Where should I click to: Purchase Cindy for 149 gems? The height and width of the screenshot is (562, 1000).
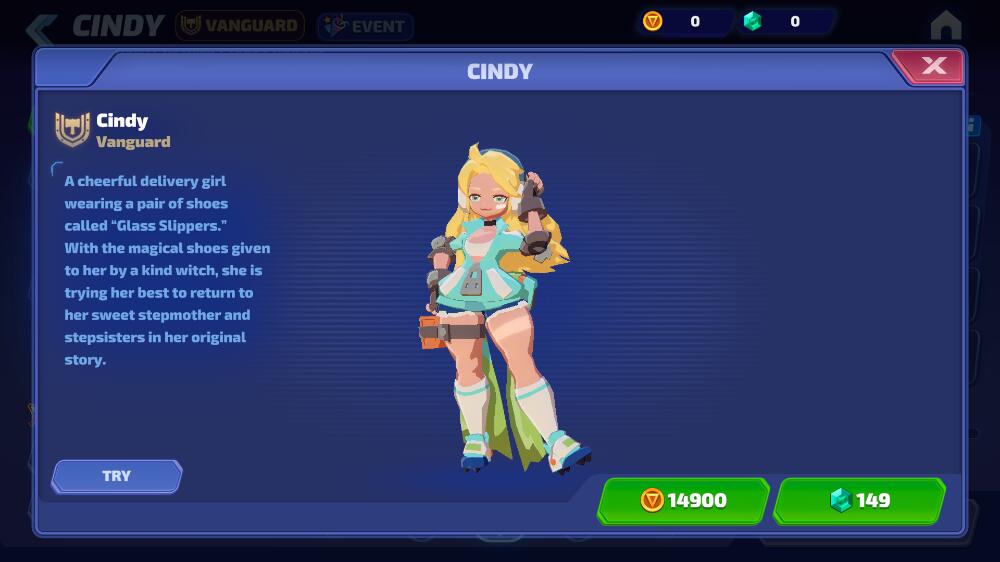point(859,500)
